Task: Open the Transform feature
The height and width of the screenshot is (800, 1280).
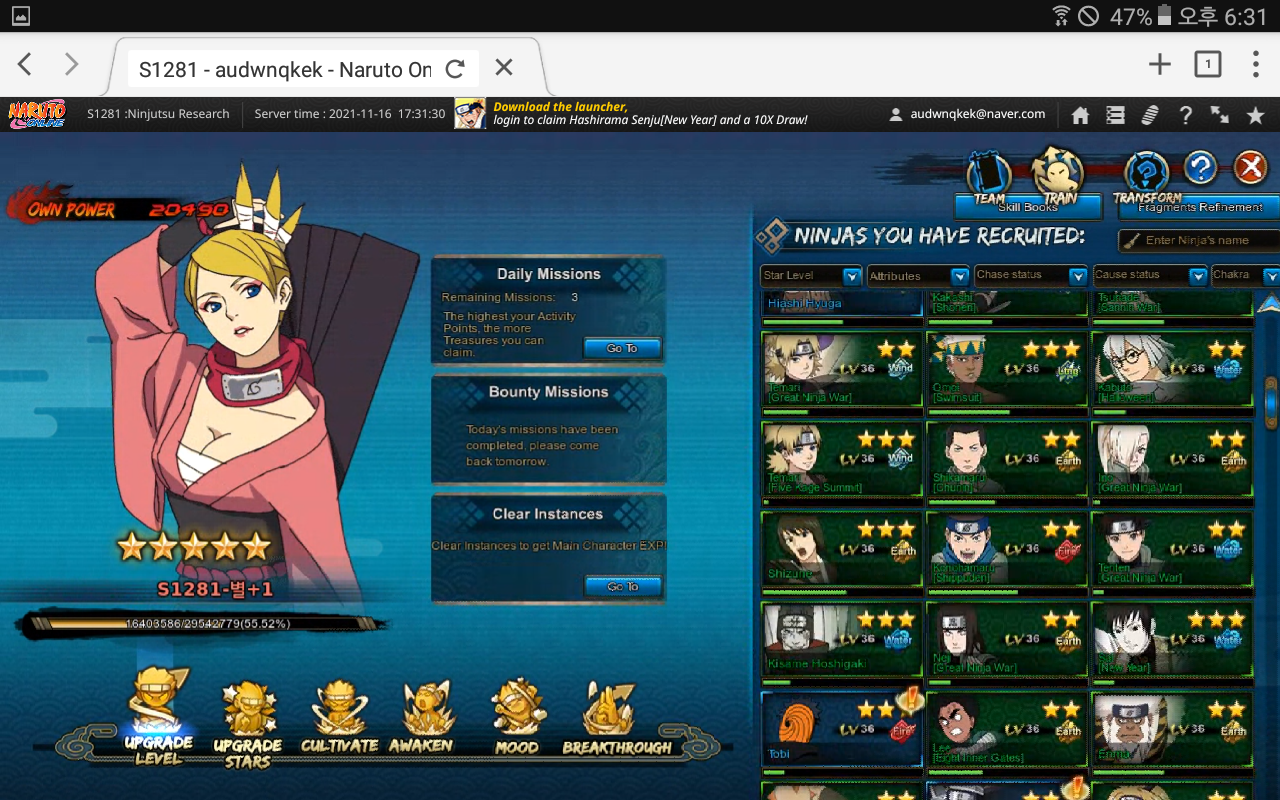Action: tap(1146, 175)
